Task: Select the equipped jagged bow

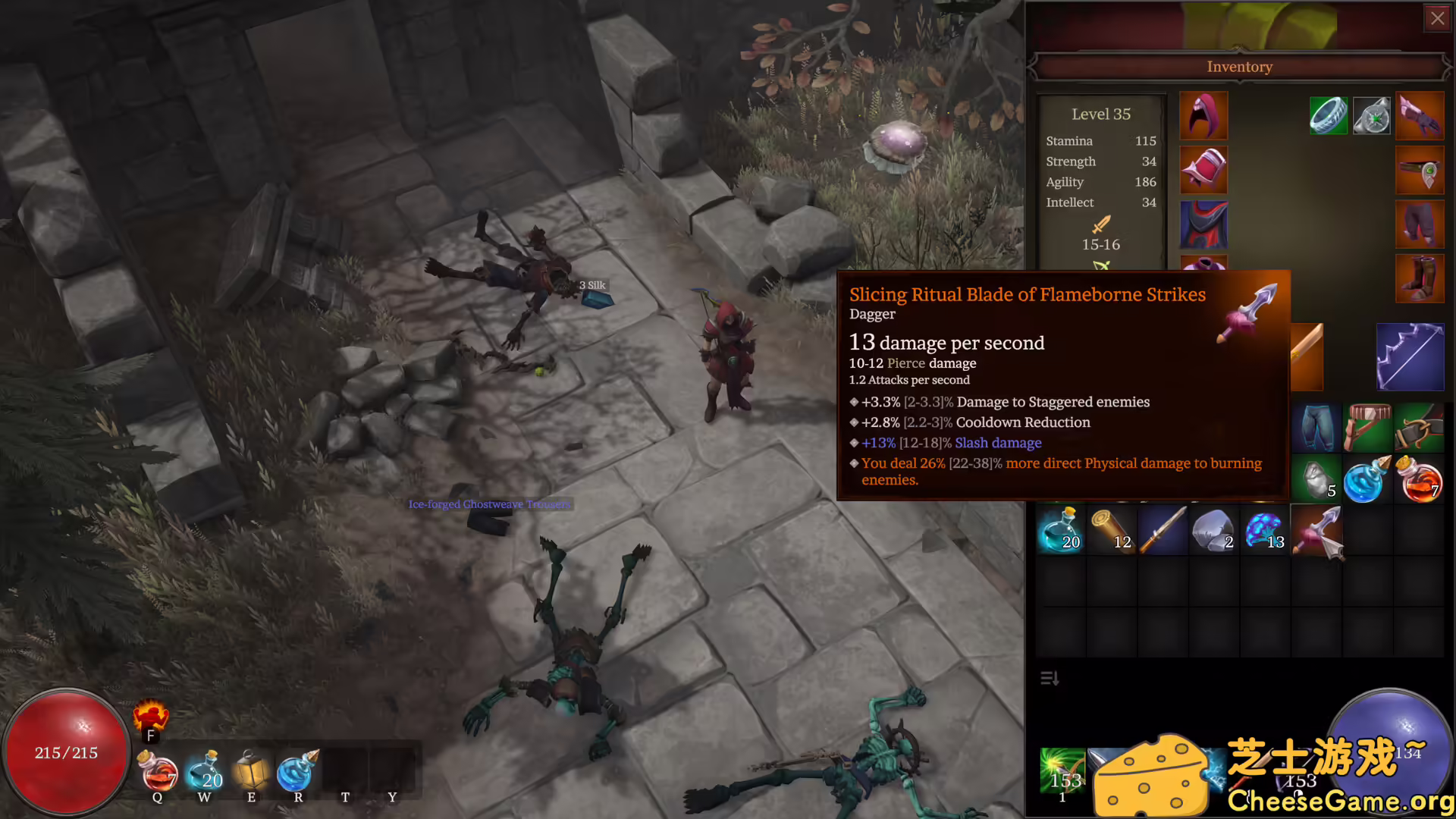Action: click(1410, 356)
